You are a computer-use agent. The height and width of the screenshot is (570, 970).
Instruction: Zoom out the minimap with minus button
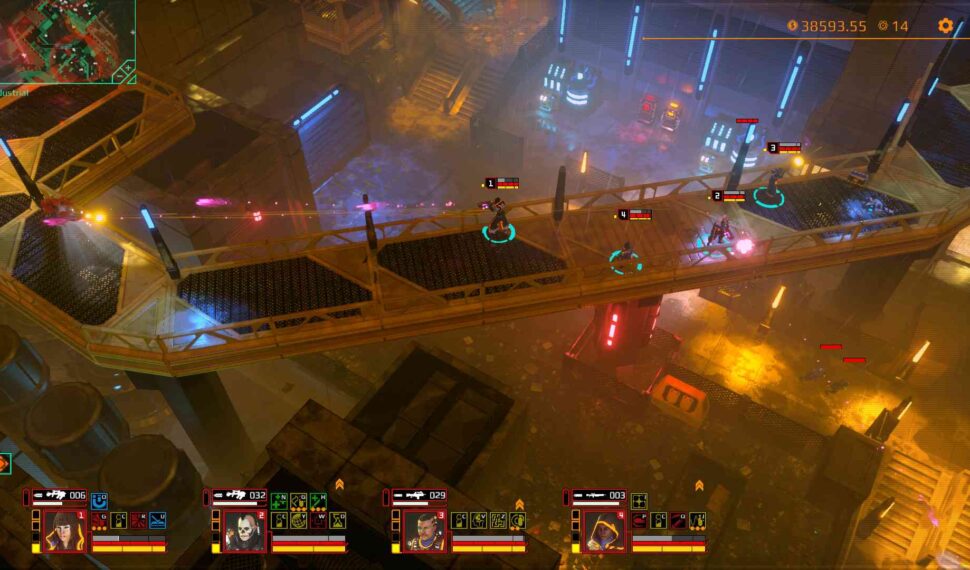(118, 77)
